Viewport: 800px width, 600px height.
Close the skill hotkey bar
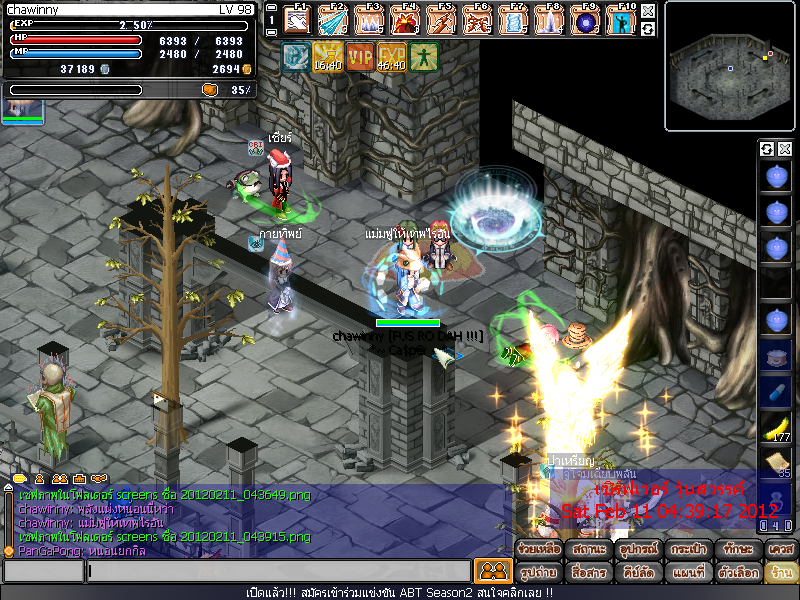(x=648, y=11)
